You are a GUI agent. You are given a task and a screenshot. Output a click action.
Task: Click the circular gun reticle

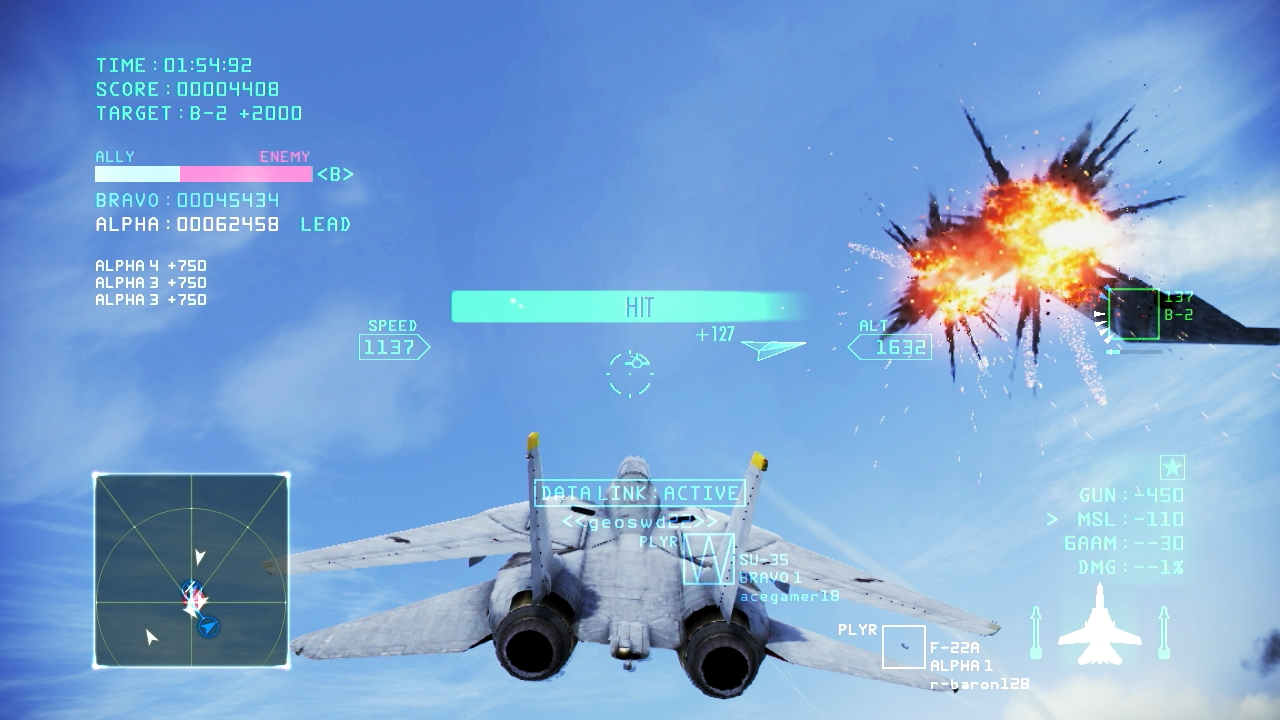coord(631,372)
